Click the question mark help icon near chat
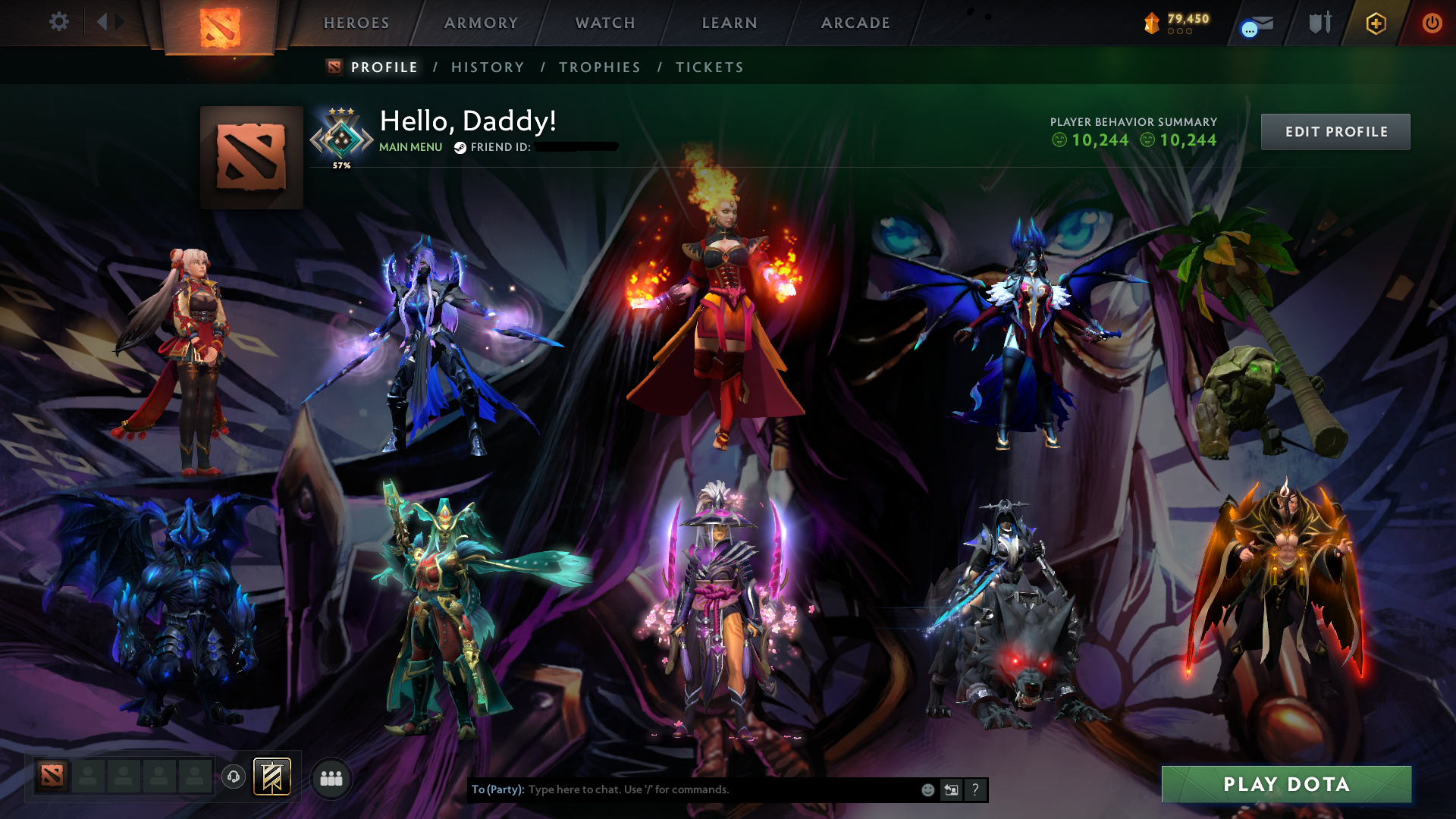 click(974, 789)
